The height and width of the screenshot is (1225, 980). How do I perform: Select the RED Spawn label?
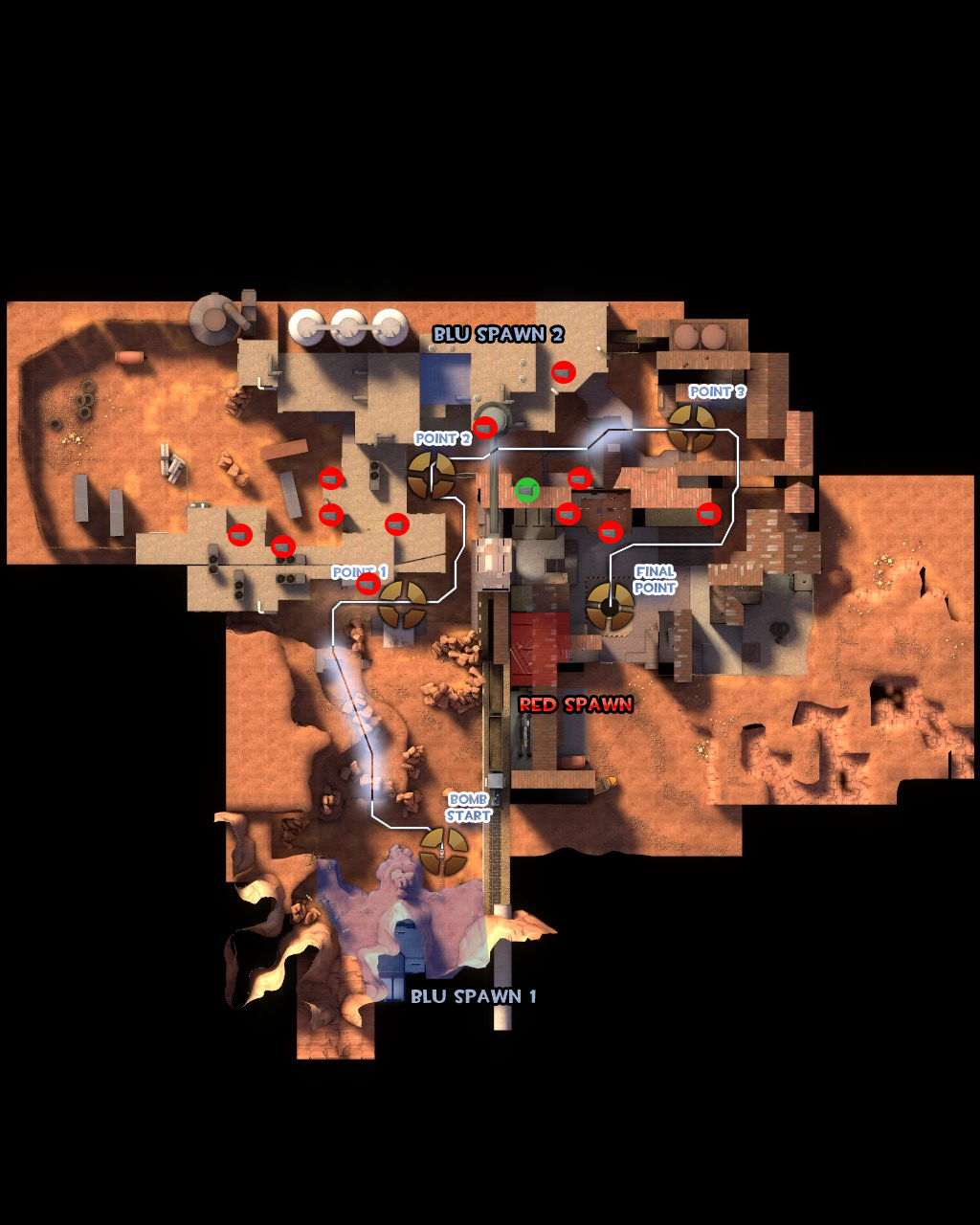575,704
